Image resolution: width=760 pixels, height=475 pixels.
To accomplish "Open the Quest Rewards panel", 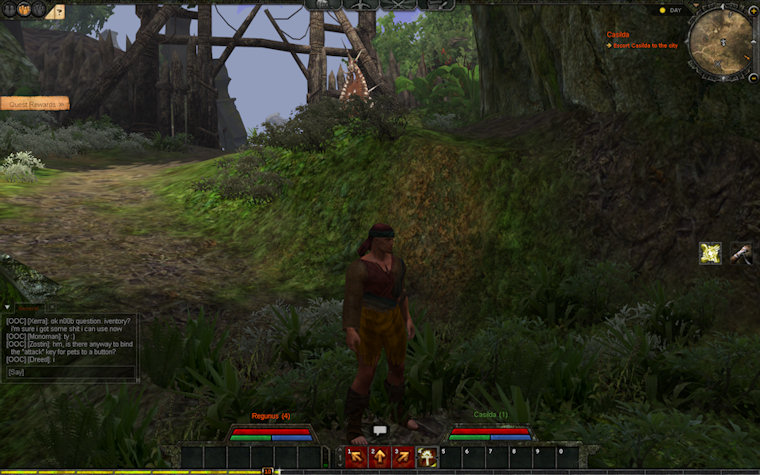I will pyautogui.click(x=35, y=103).
